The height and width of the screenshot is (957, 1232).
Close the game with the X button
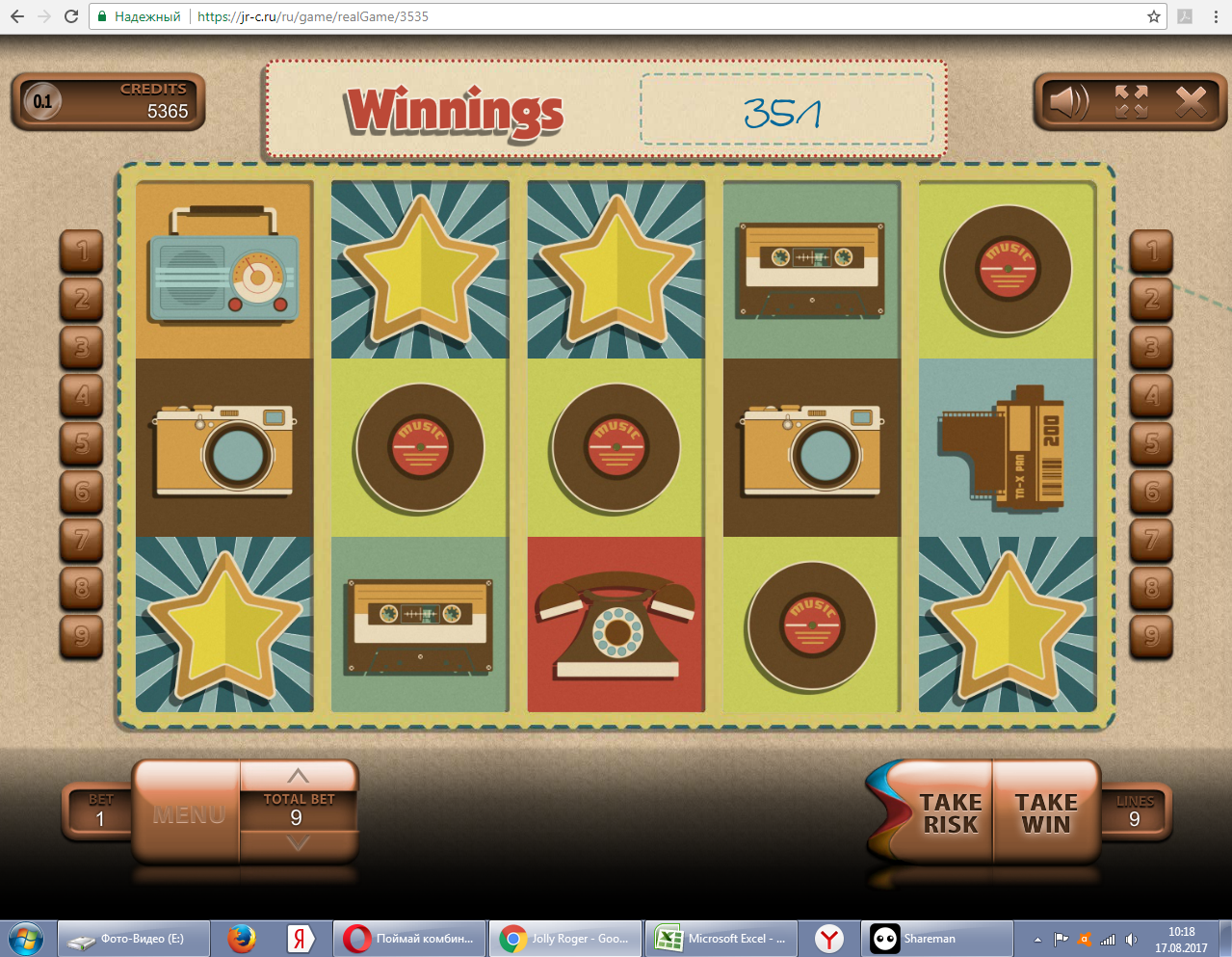[x=1191, y=101]
